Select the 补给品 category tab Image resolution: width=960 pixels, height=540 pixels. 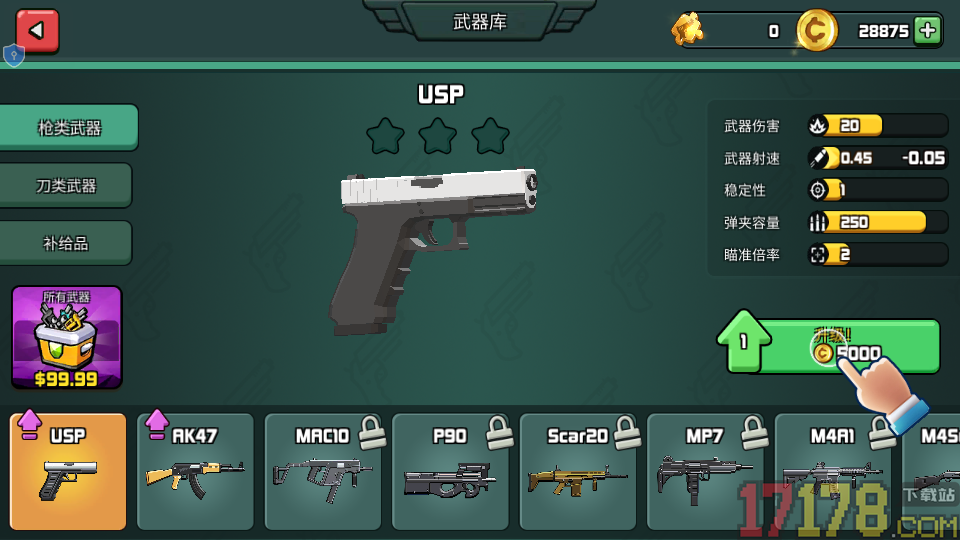[x=66, y=243]
